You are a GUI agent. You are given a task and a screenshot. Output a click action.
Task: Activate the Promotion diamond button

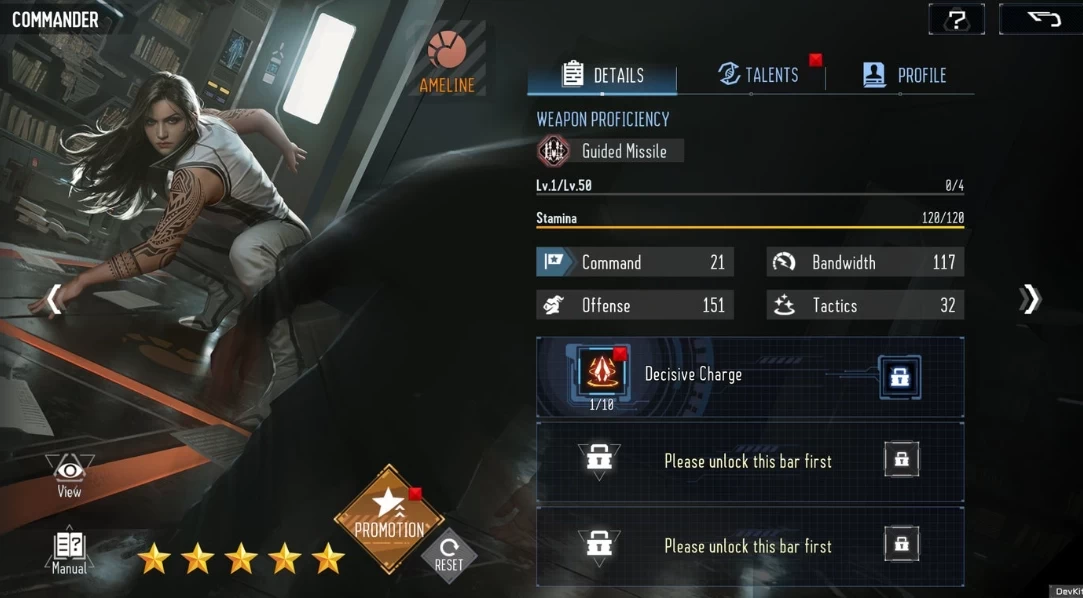(x=389, y=520)
